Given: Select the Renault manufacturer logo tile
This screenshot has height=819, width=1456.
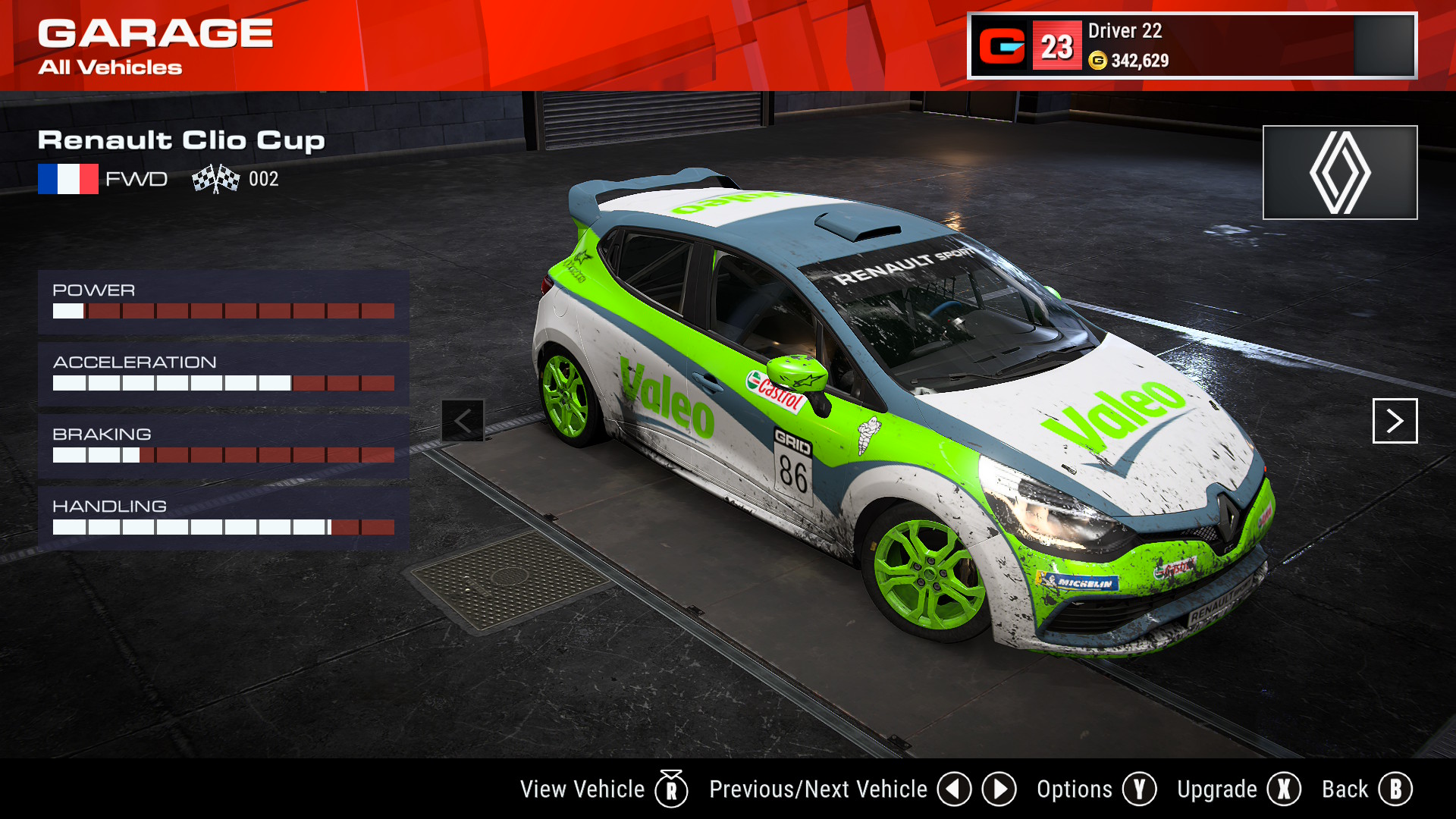Looking at the screenshot, I should click(x=1339, y=173).
